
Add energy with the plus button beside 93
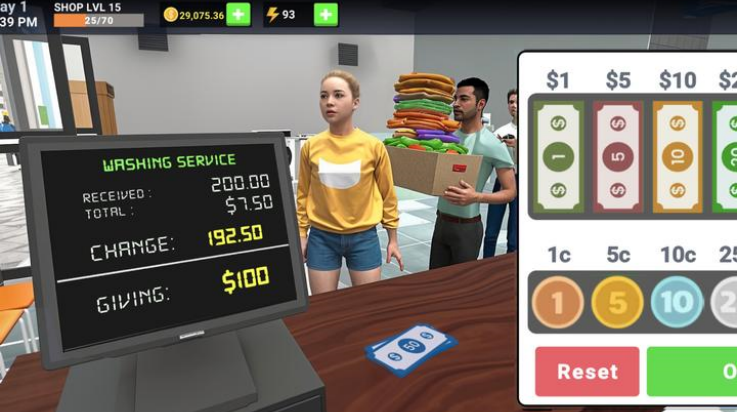[326, 15]
